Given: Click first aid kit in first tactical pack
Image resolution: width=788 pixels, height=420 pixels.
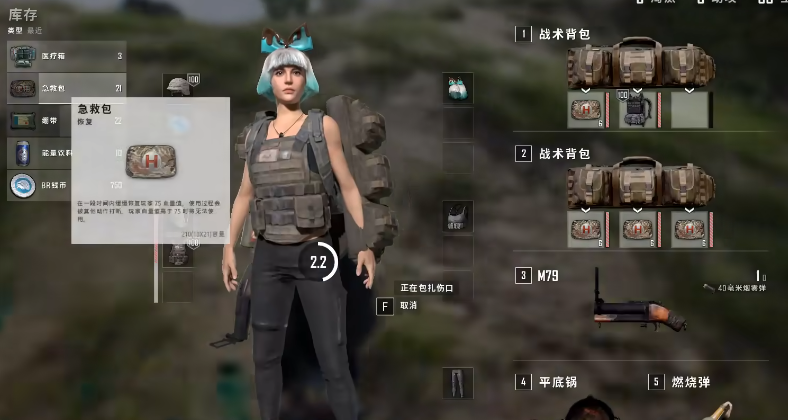Looking at the screenshot, I should pos(584,110).
